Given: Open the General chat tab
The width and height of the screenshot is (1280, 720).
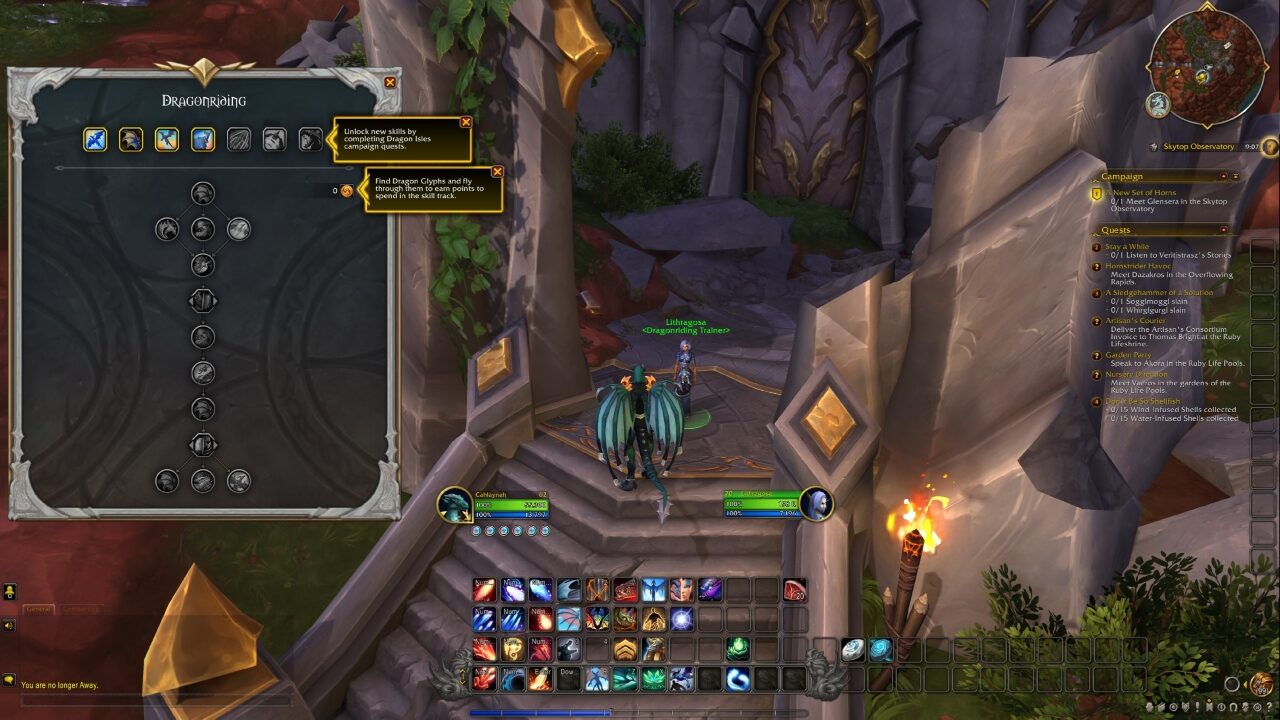Looking at the screenshot, I should point(38,609).
